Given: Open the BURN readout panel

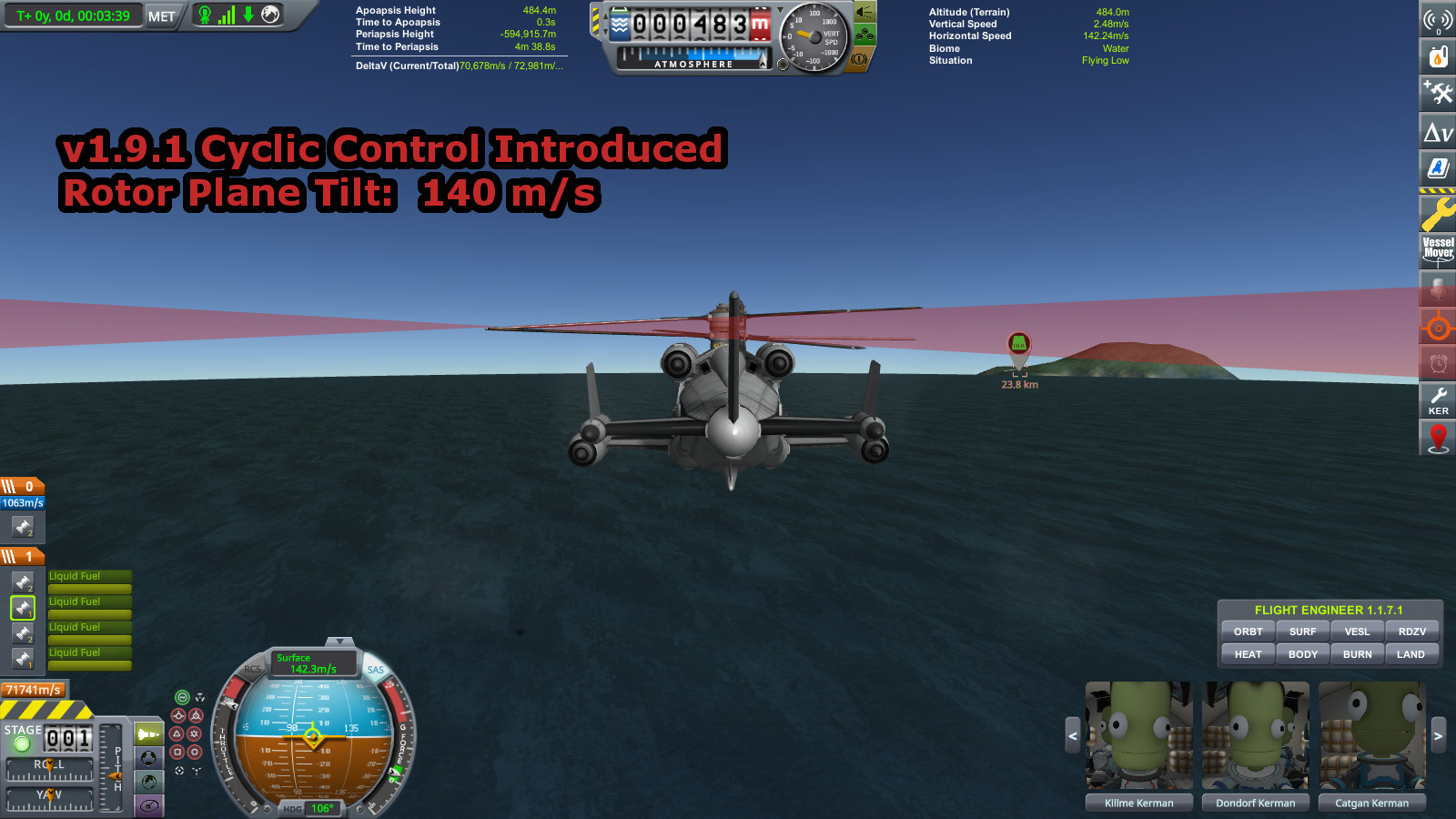Looking at the screenshot, I should click(1357, 654).
